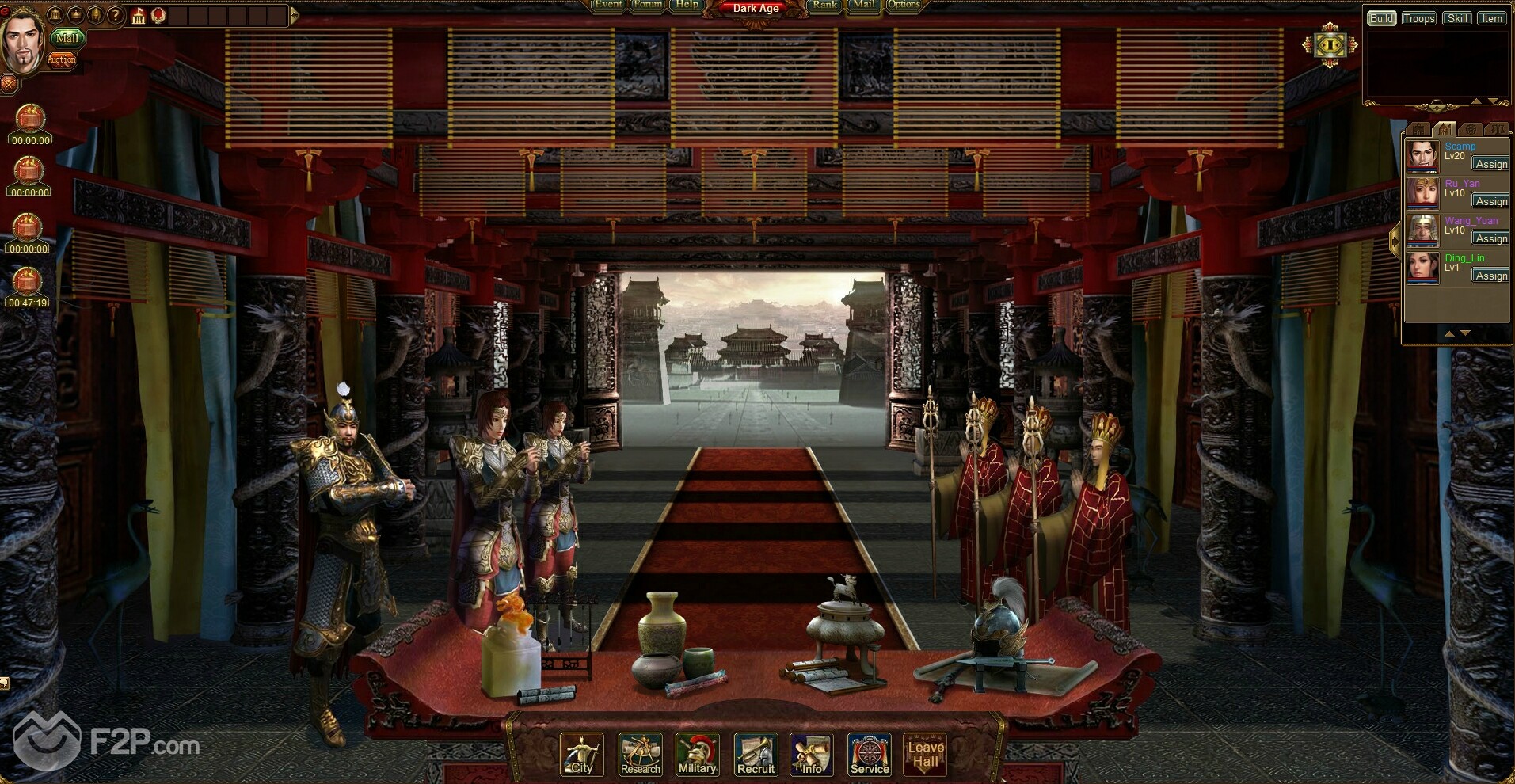Open the City view
1515x784 pixels.
pos(582,755)
